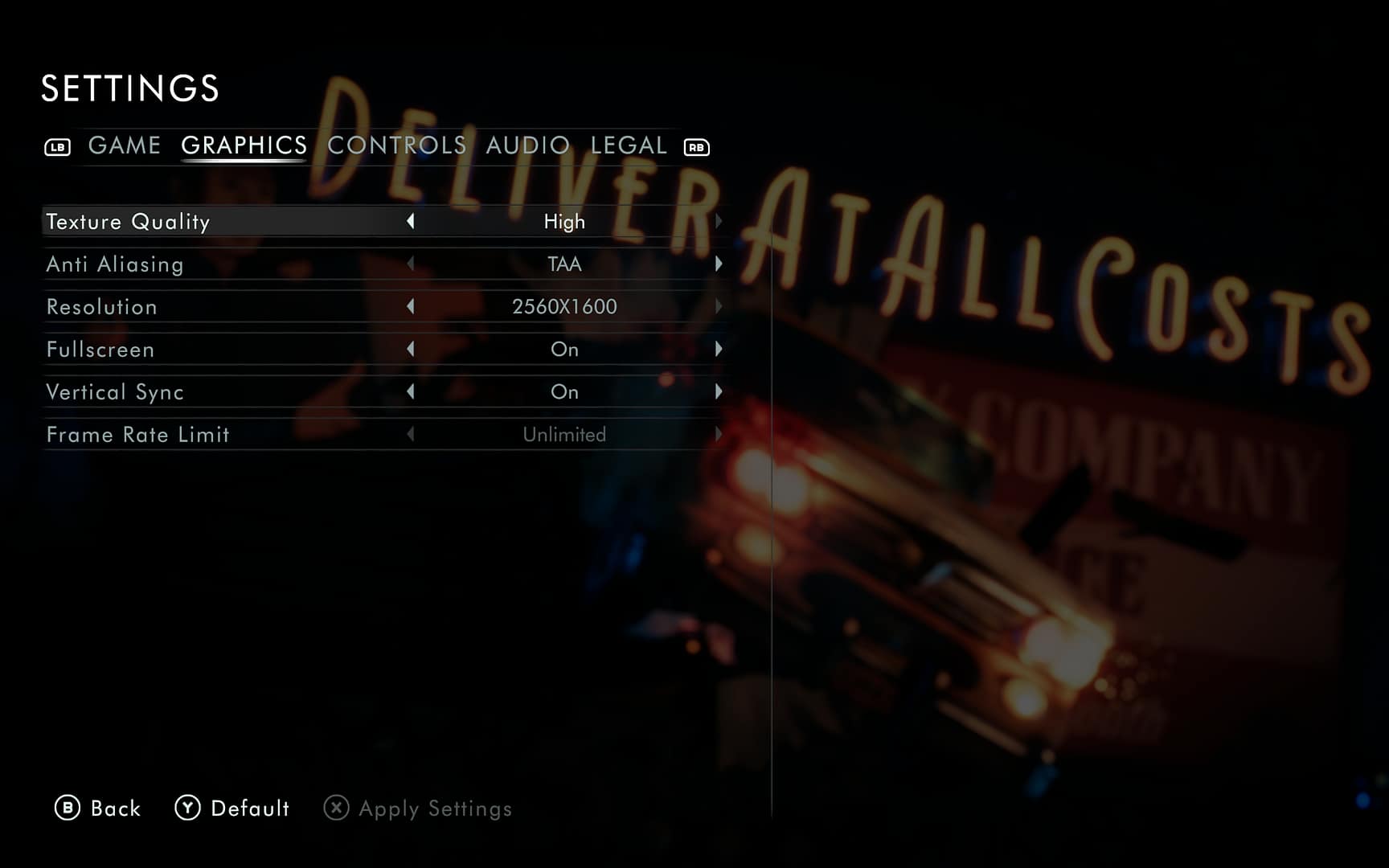Click the Vertical Sync left arrow
Screen dimensions: 1389x868
click(411, 391)
